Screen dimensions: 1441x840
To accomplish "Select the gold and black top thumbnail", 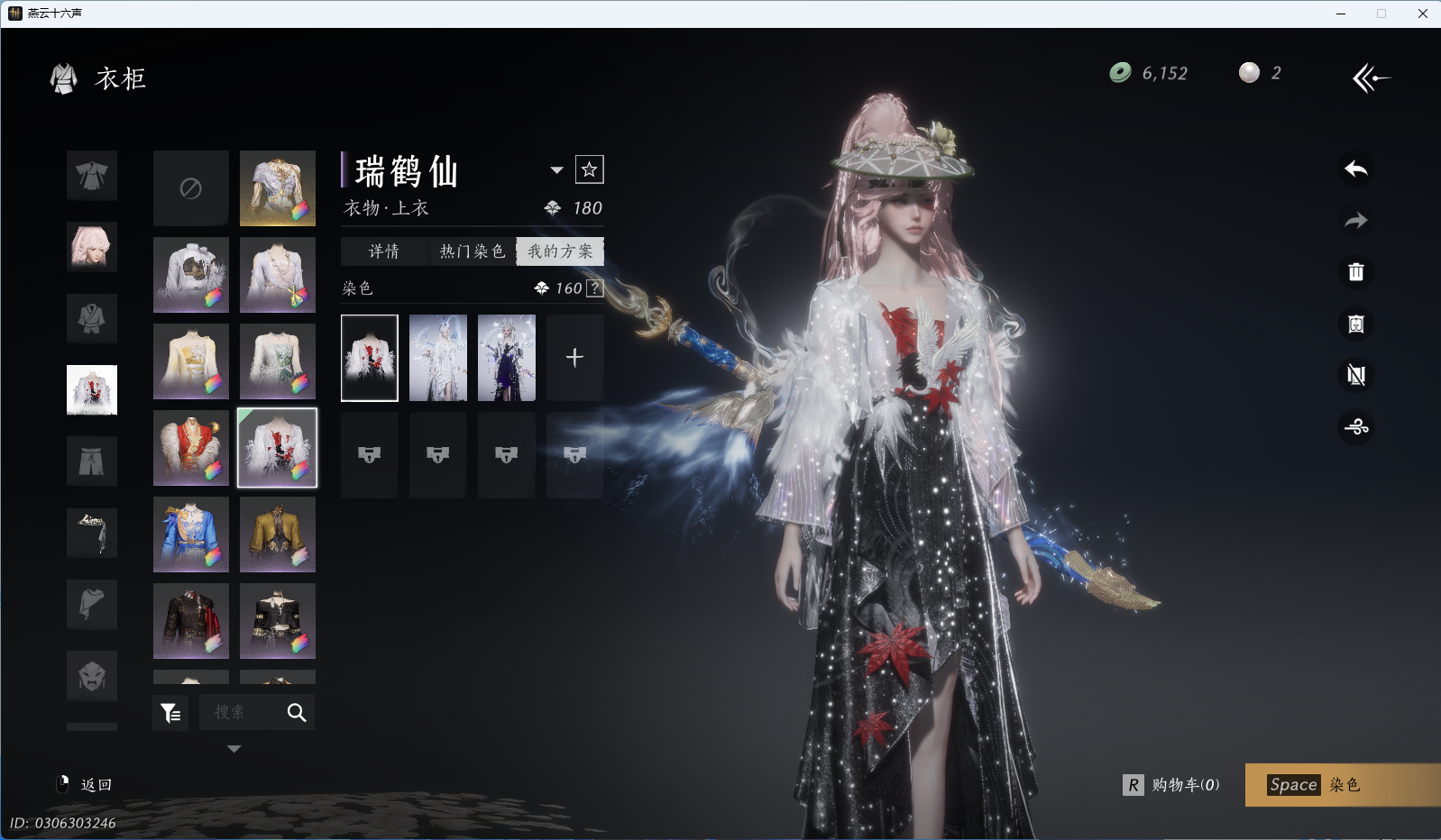I will point(278,534).
